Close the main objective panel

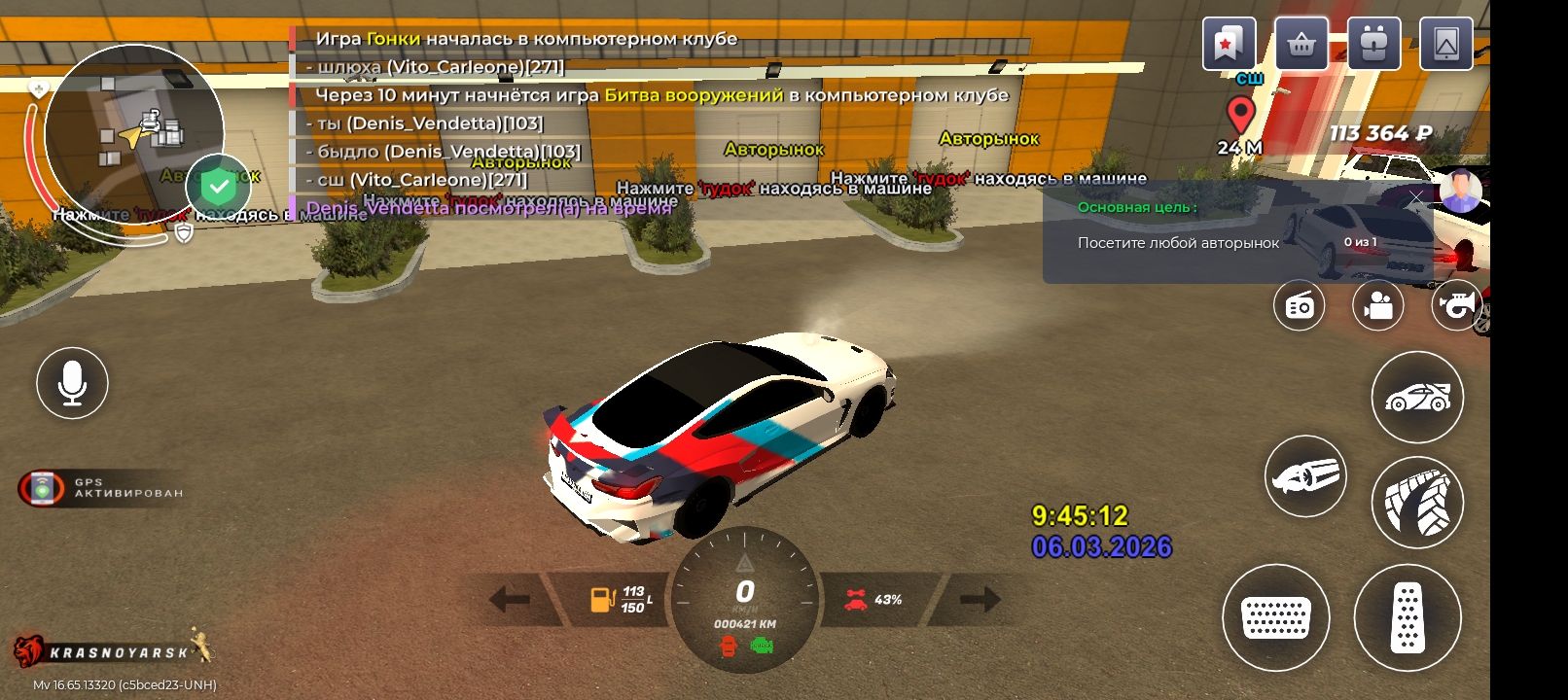coord(1416,196)
